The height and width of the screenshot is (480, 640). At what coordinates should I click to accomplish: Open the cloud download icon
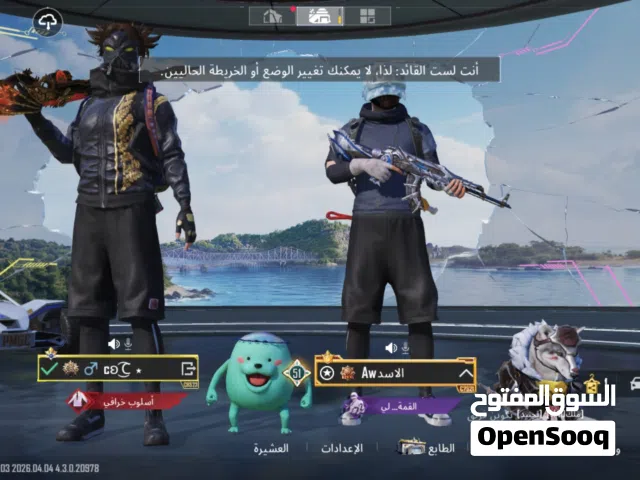(48, 20)
